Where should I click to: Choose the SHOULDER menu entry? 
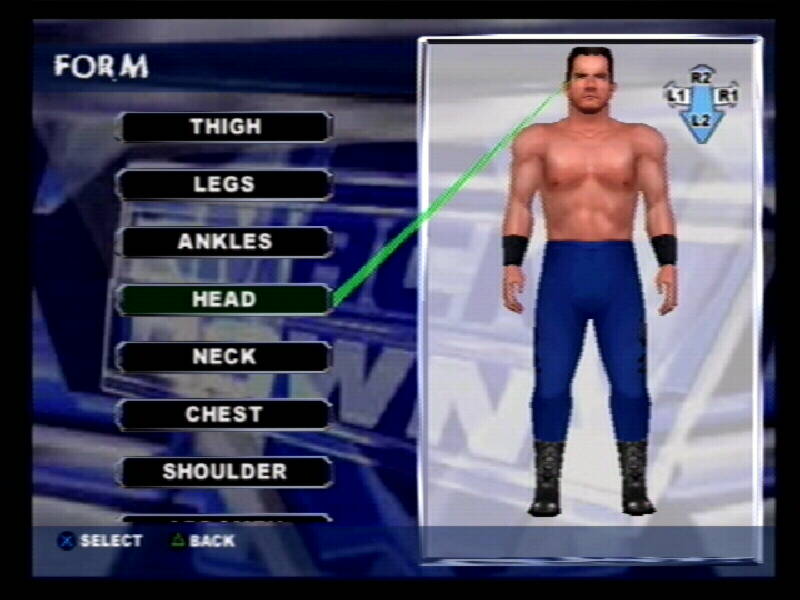pos(225,472)
